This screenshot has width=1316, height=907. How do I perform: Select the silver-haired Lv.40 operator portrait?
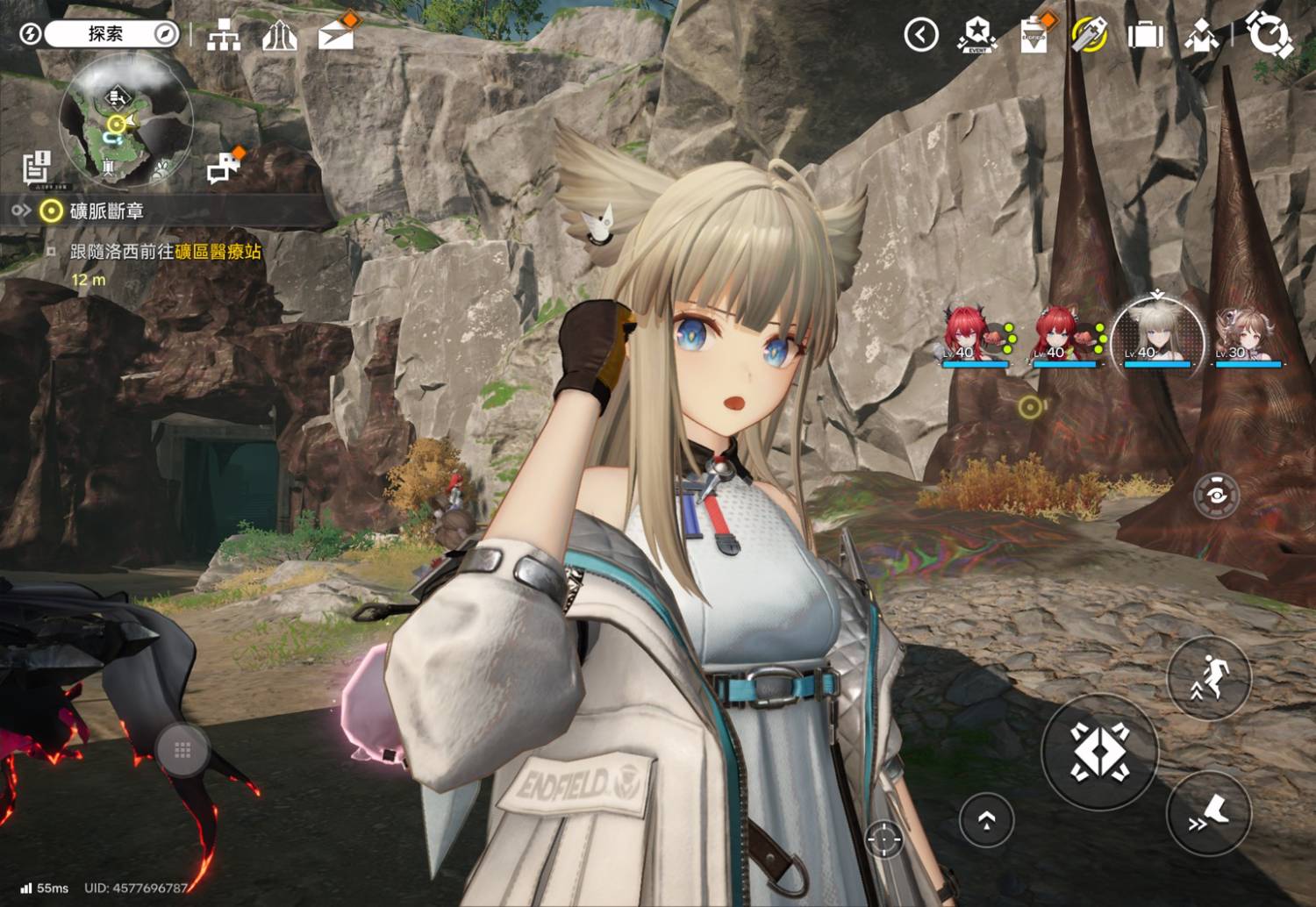pos(1156,336)
